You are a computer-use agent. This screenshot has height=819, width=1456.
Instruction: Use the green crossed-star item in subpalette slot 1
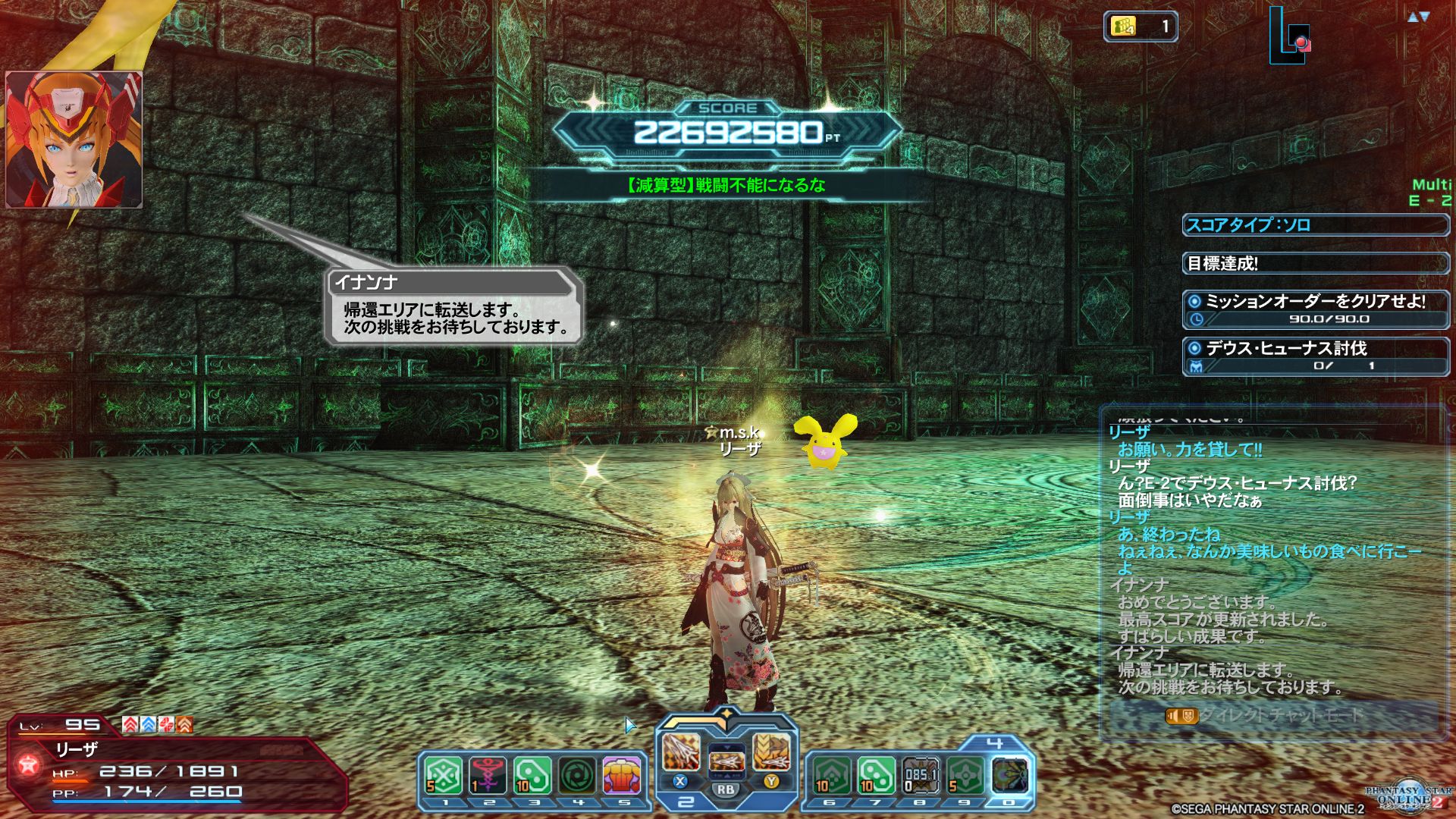click(x=444, y=776)
